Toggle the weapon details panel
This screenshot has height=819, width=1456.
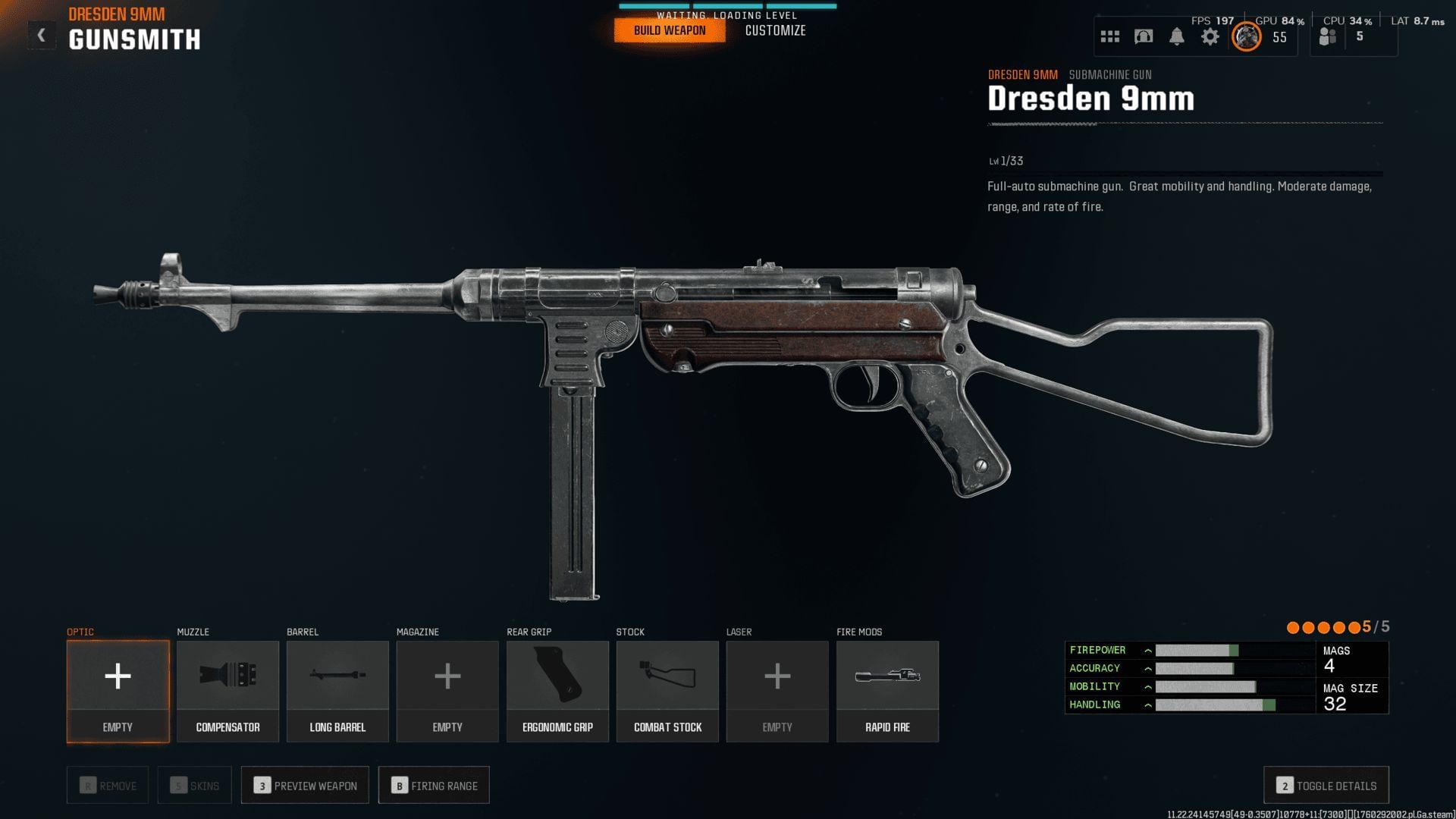(x=1326, y=786)
